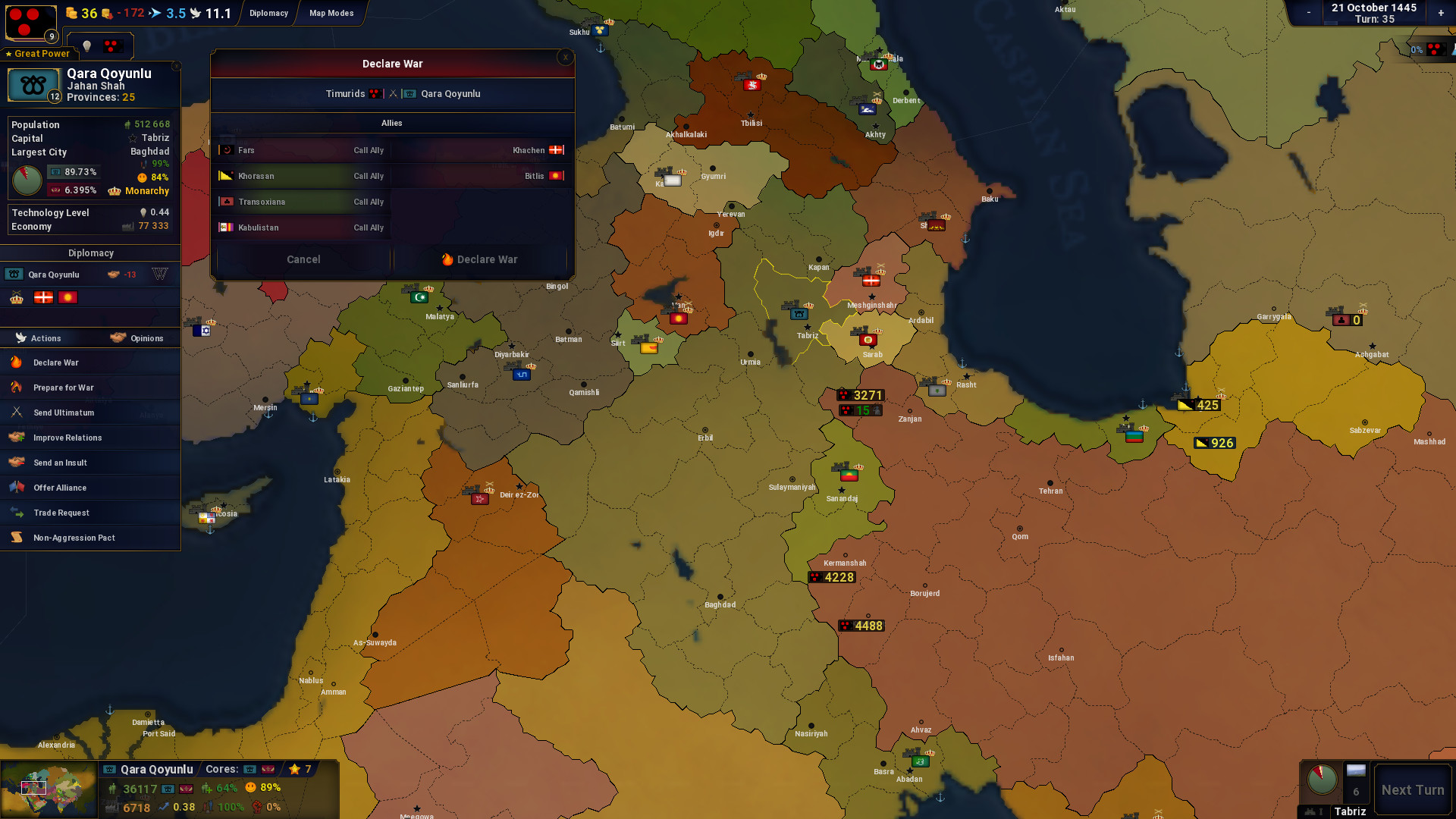Select the Offer Alliance icon
1456x819 pixels.
coord(15,488)
